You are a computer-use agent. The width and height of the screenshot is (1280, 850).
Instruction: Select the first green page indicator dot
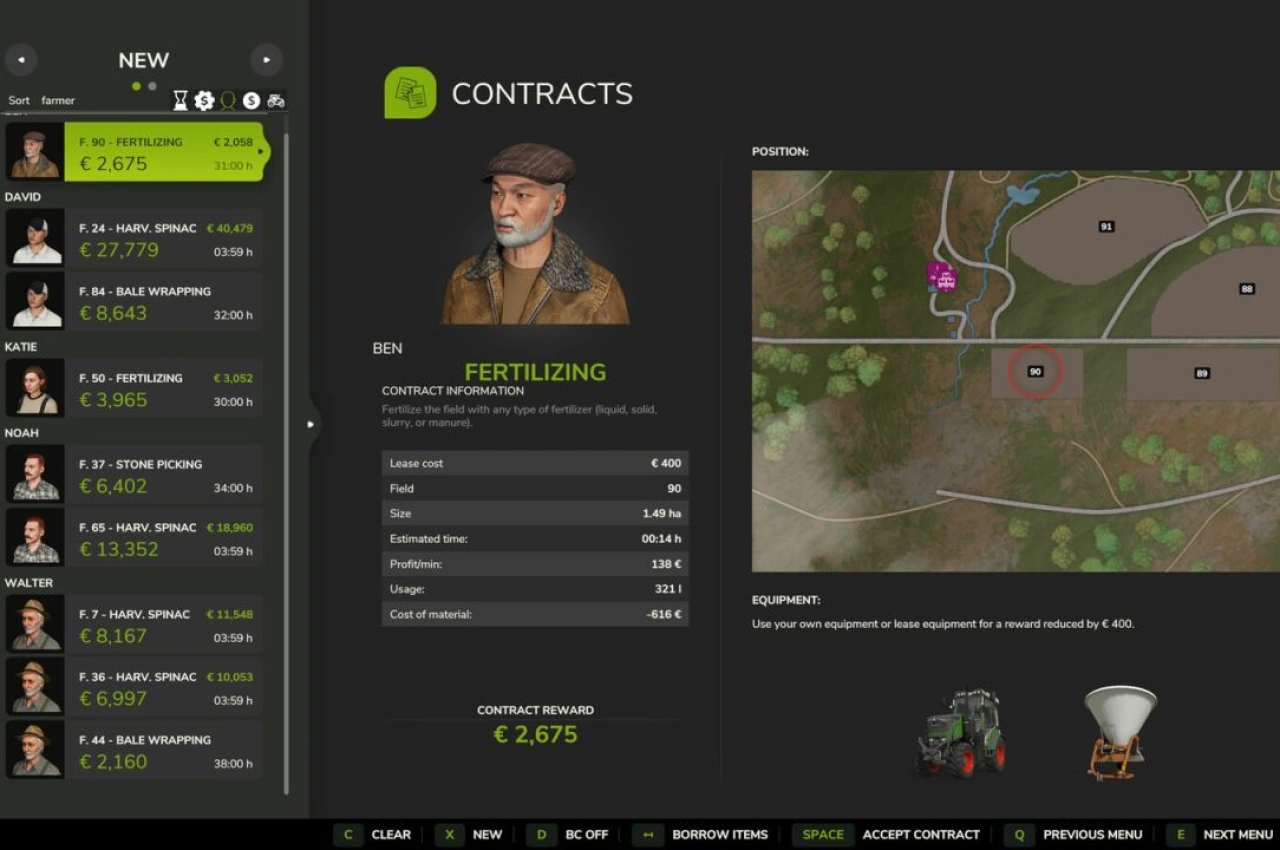(135, 86)
